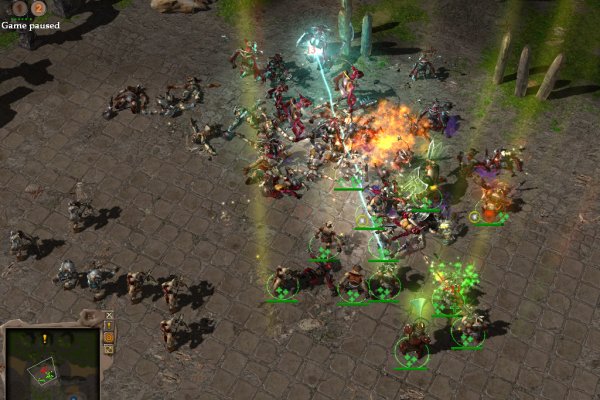Select control group 1 button
This screenshot has height=400, width=600.
[x=19, y=9]
